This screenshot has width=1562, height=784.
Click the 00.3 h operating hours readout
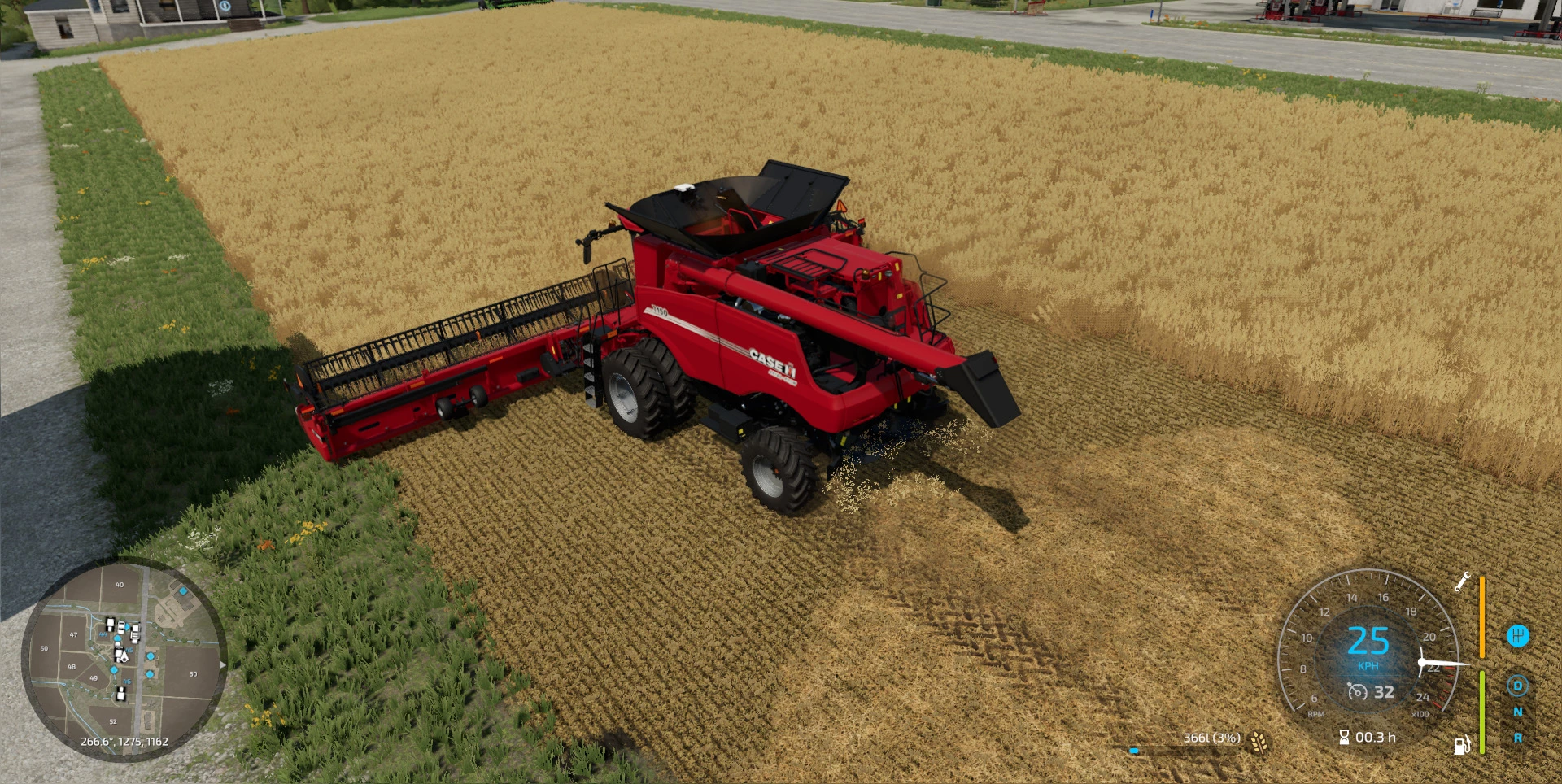1376,738
